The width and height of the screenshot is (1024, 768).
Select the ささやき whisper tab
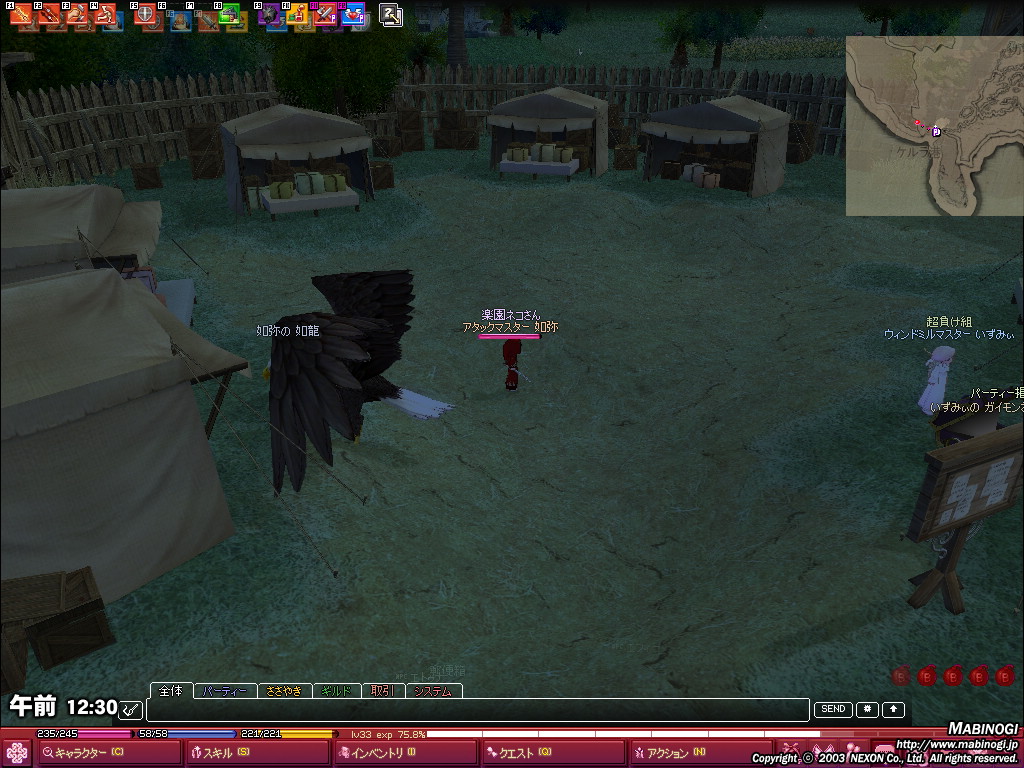click(284, 691)
